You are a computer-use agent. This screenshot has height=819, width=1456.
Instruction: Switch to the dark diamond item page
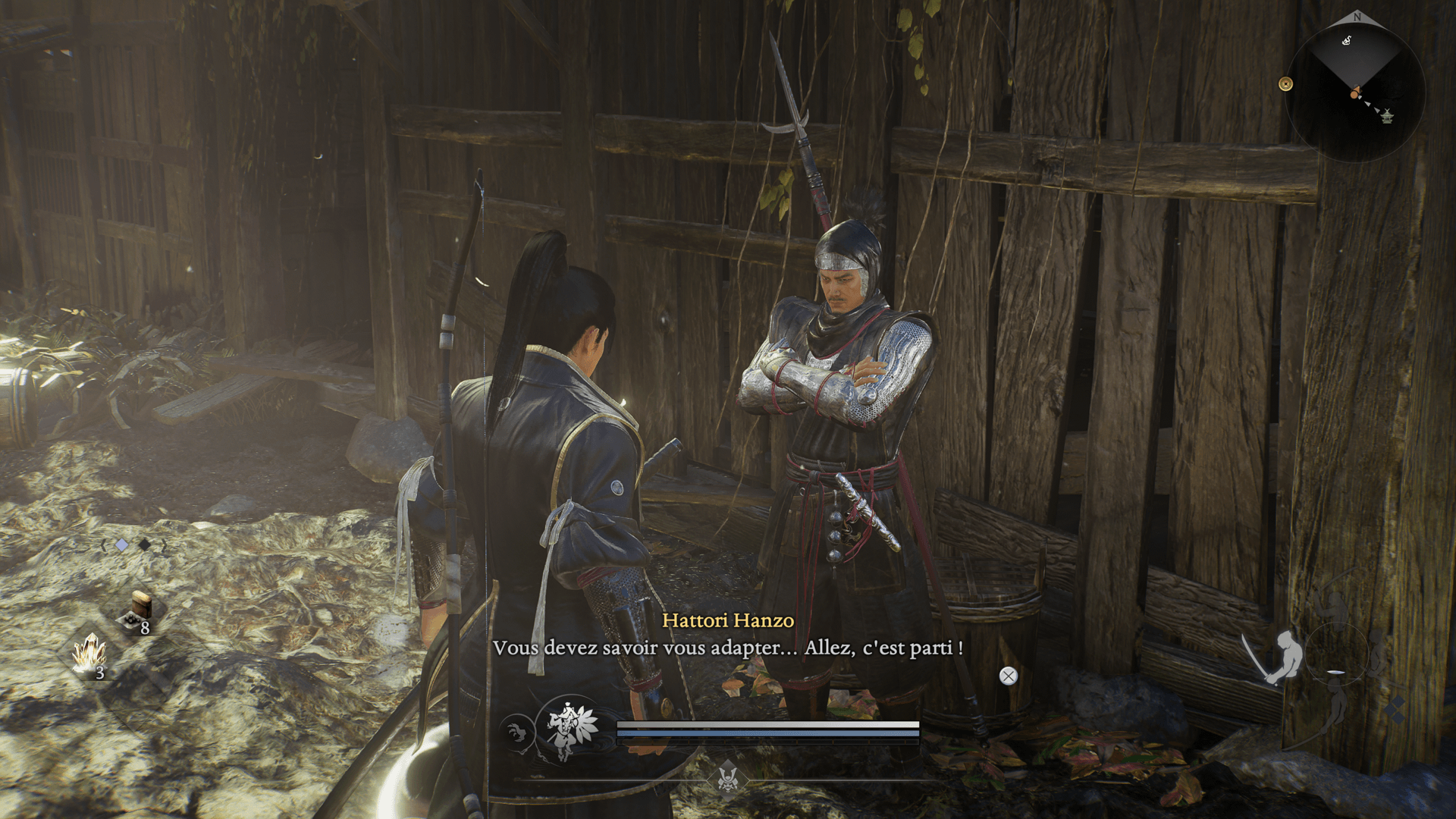144,545
